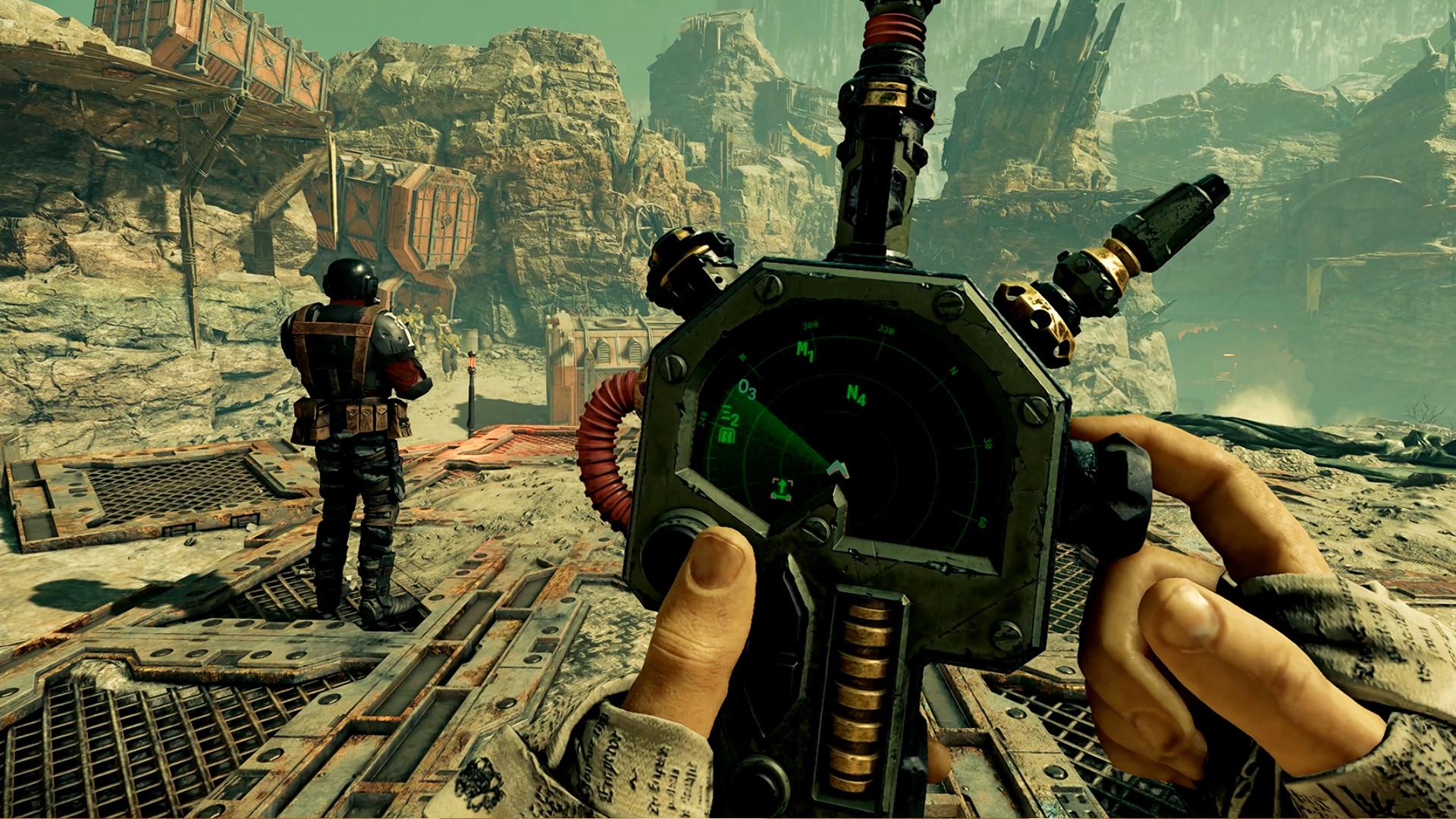Viewport: 1456px width, 819px height.
Task: Select the chevron player marker on radar
Action: pos(838,470)
